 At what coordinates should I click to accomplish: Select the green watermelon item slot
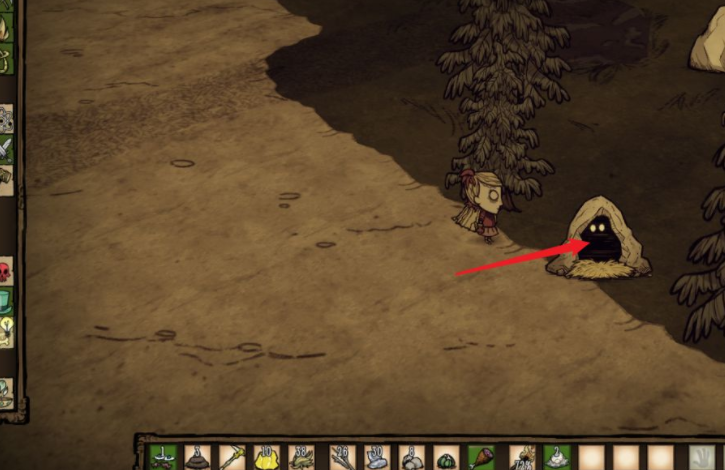tap(446, 460)
